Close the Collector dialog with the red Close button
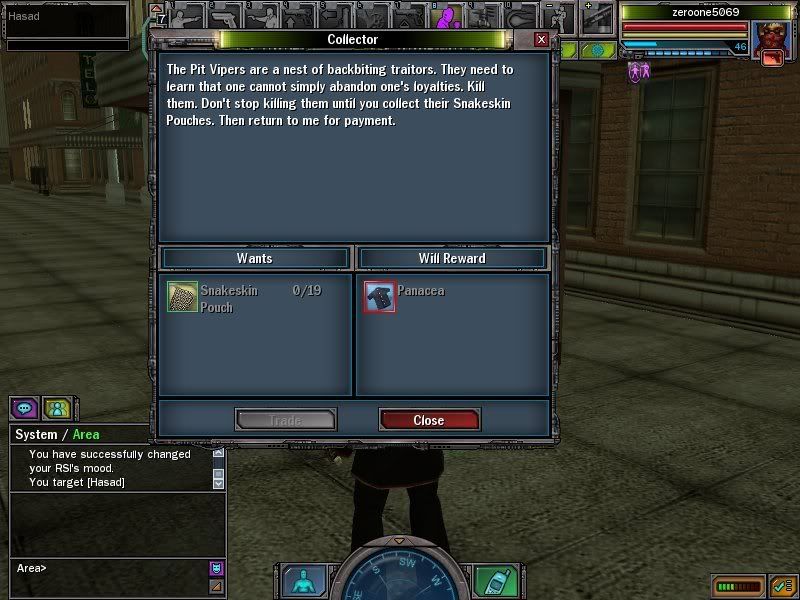The image size is (800, 600). coord(429,420)
